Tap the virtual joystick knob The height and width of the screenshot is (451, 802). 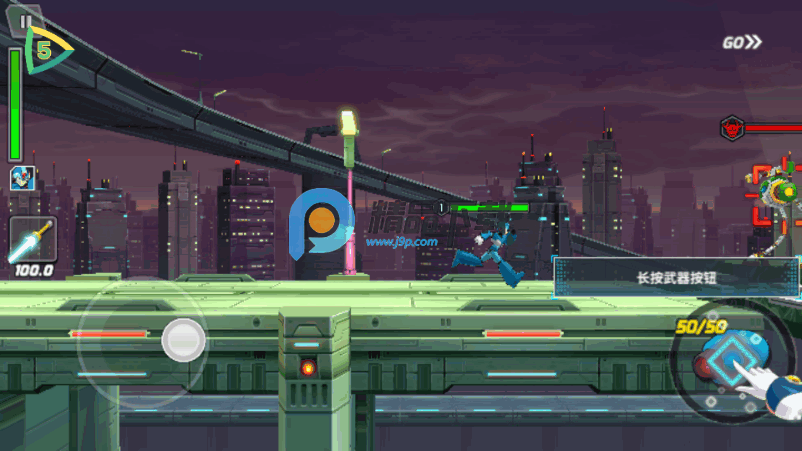coord(184,339)
